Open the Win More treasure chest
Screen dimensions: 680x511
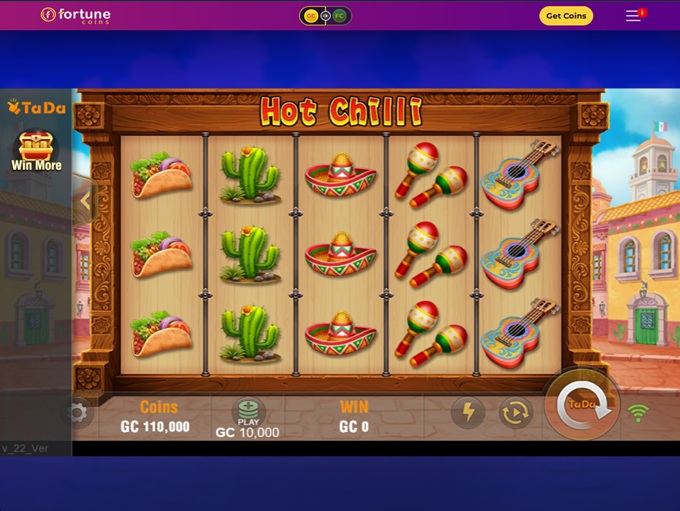(35, 151)
